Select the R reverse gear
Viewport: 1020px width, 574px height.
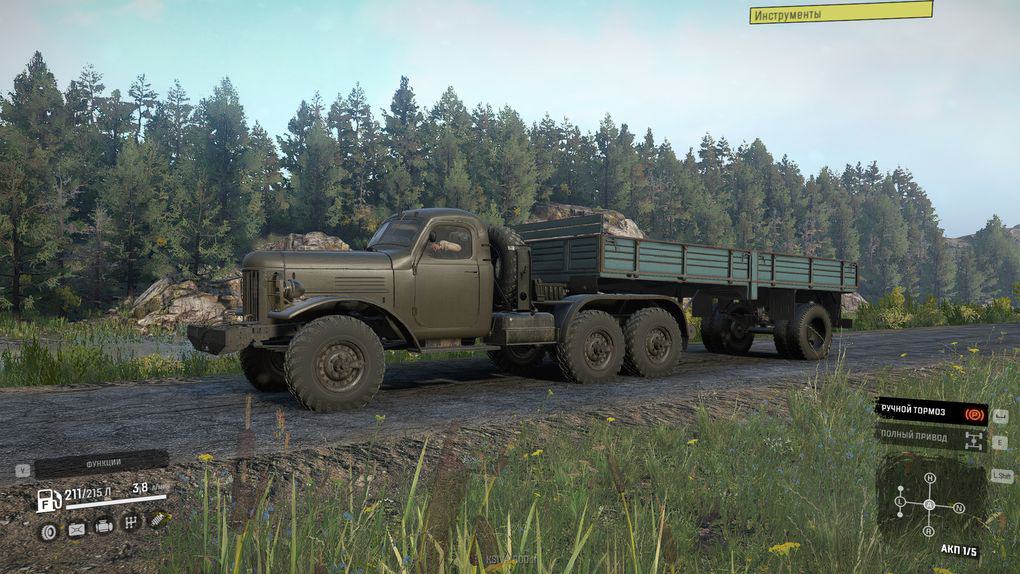929,532
